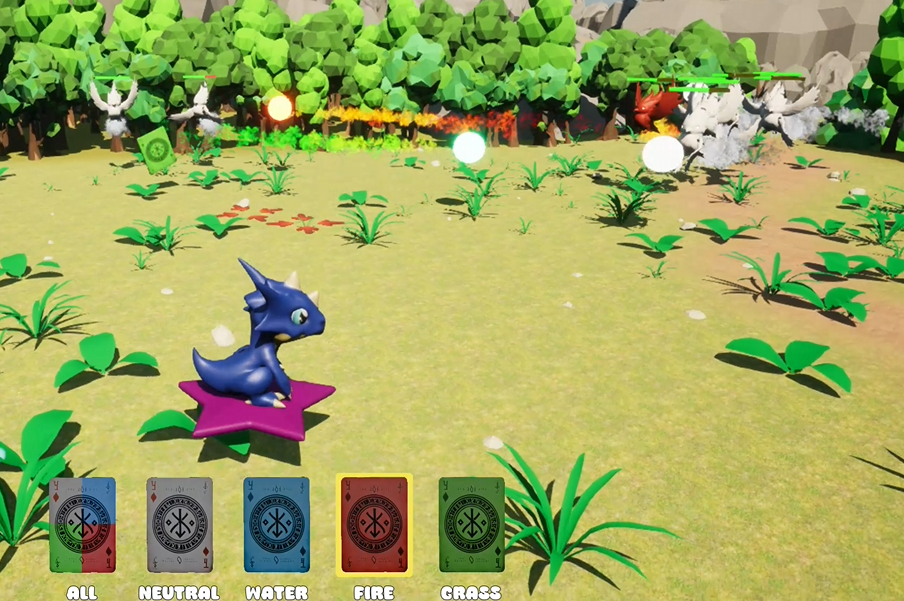Select the red Fire card
The width and height of the screenshot is (904, 601).
click(x=374, y=525)
